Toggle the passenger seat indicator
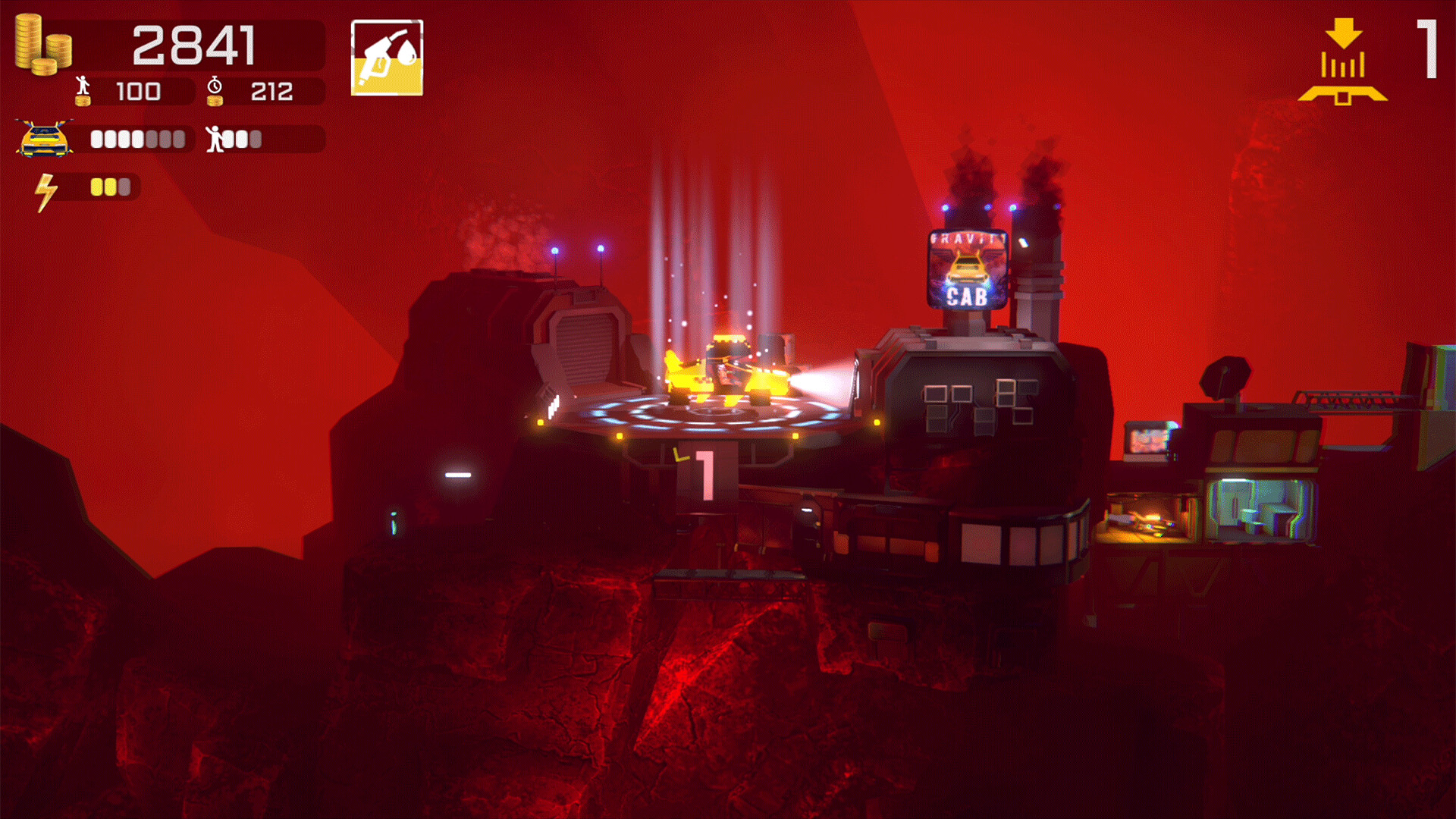Image resolution: width=1456 pixels, height=819 pixels. tap(243, 139)
